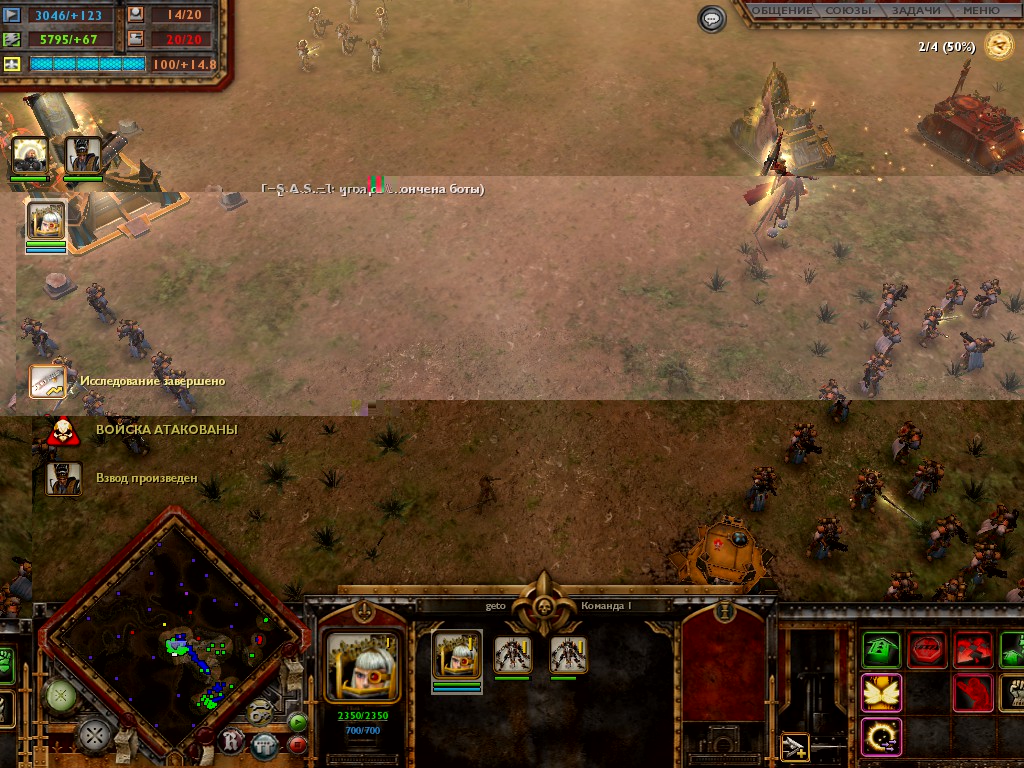Activate the red stop-sign command

point(927,650)
